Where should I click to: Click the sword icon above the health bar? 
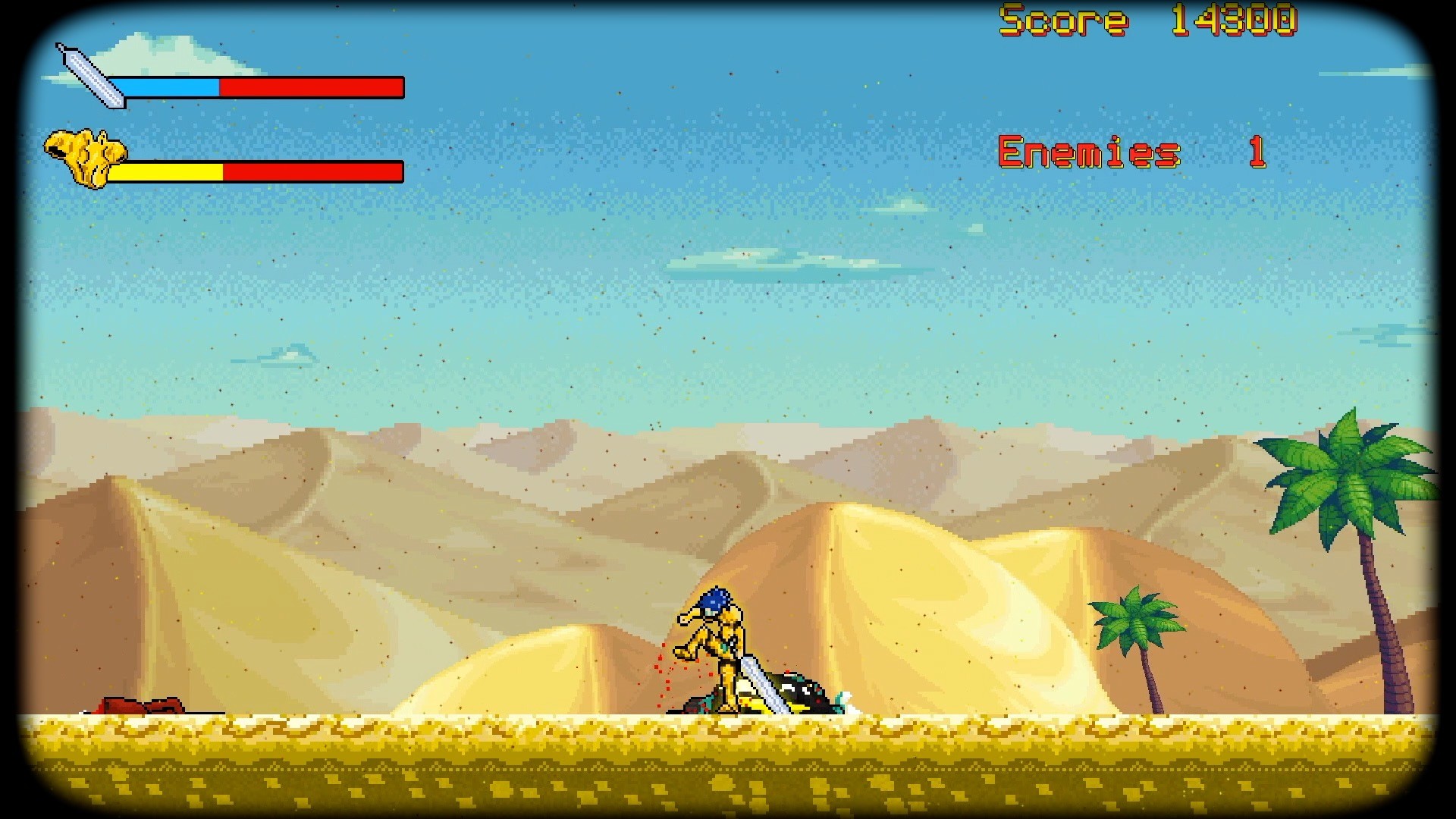tap(87, 76)
